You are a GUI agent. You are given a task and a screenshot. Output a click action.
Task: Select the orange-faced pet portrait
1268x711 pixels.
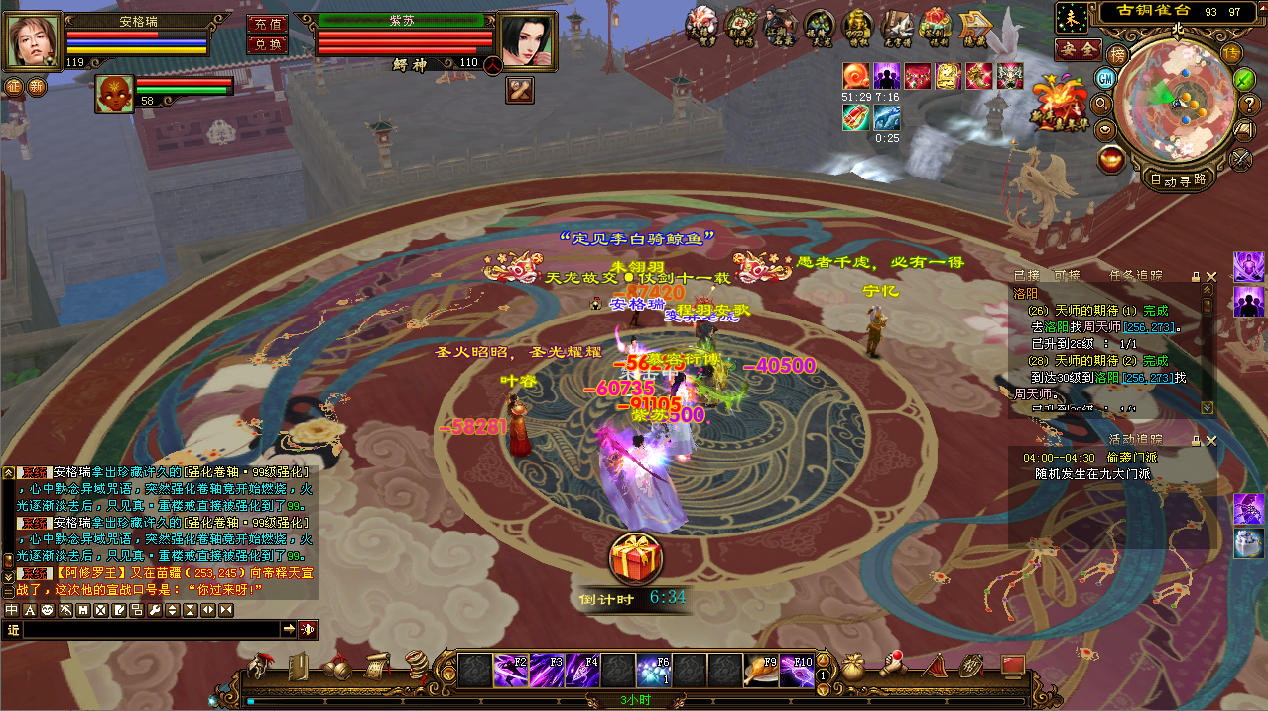click(114, 93)
